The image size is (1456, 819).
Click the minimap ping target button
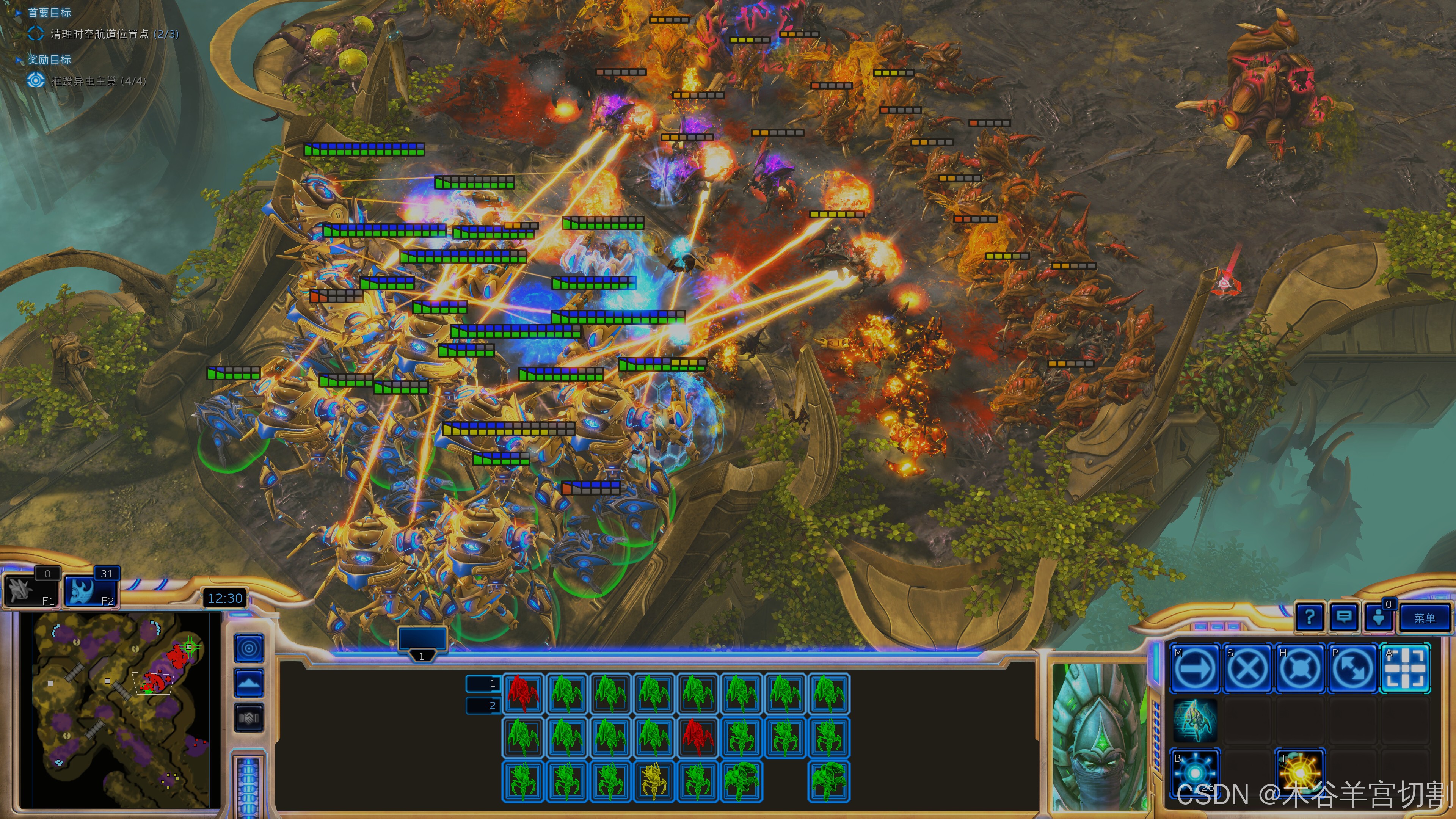coord(249,648)
